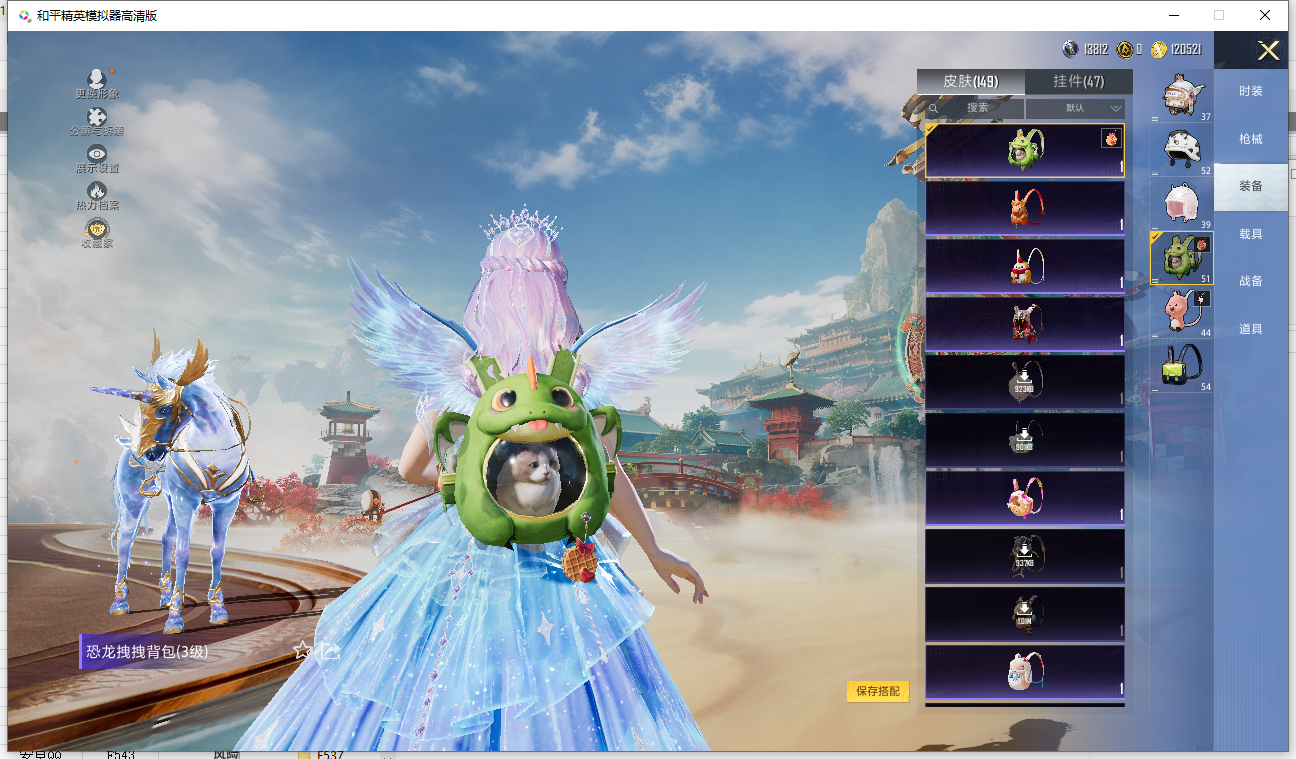The width and height of the screenshot is (1296, 759).
Task: Open the 收藏家 collector badge
Action: point(97,232)
